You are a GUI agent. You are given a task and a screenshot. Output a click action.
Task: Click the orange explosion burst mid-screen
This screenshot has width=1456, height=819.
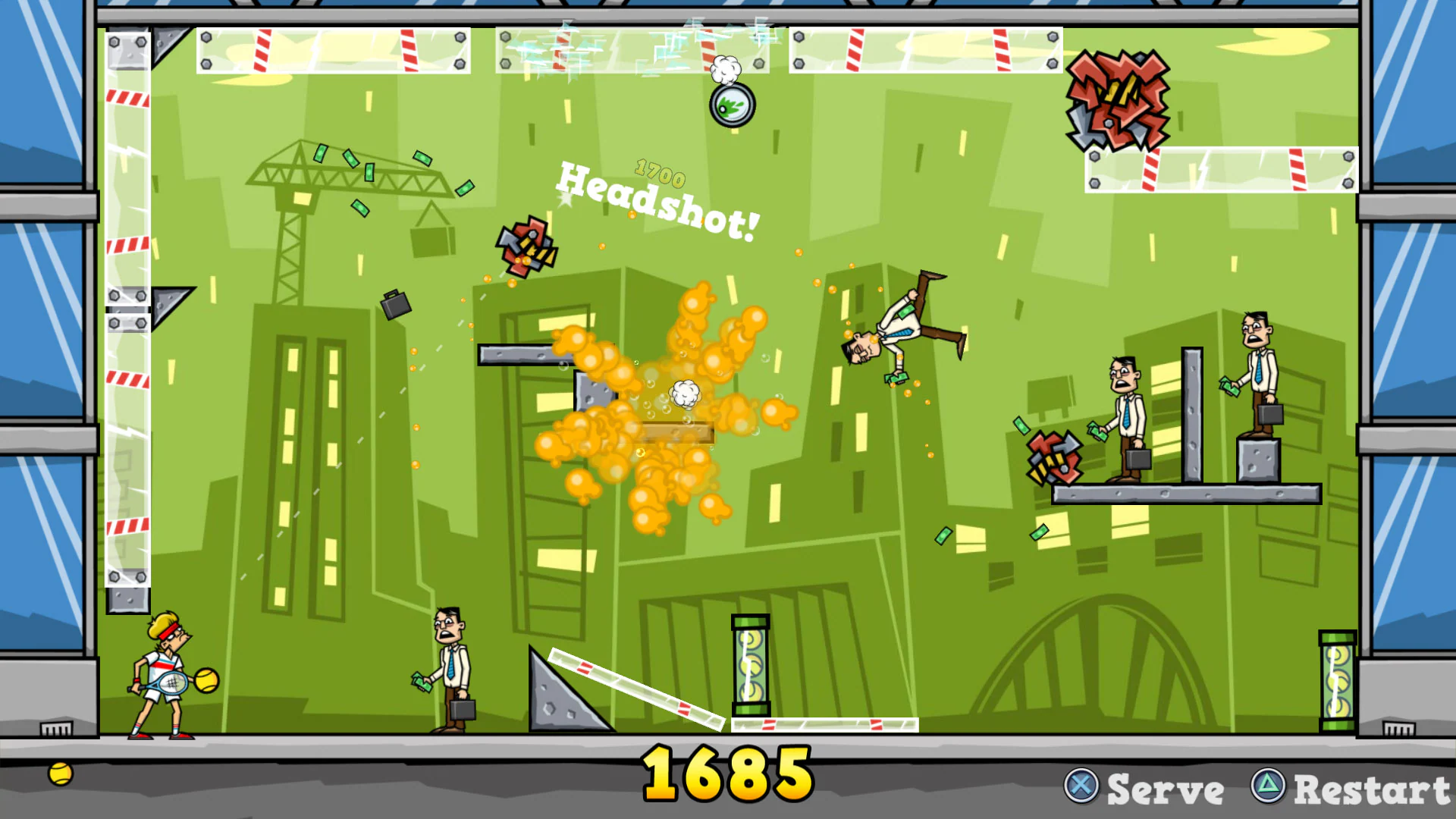(x=675, y=402)
